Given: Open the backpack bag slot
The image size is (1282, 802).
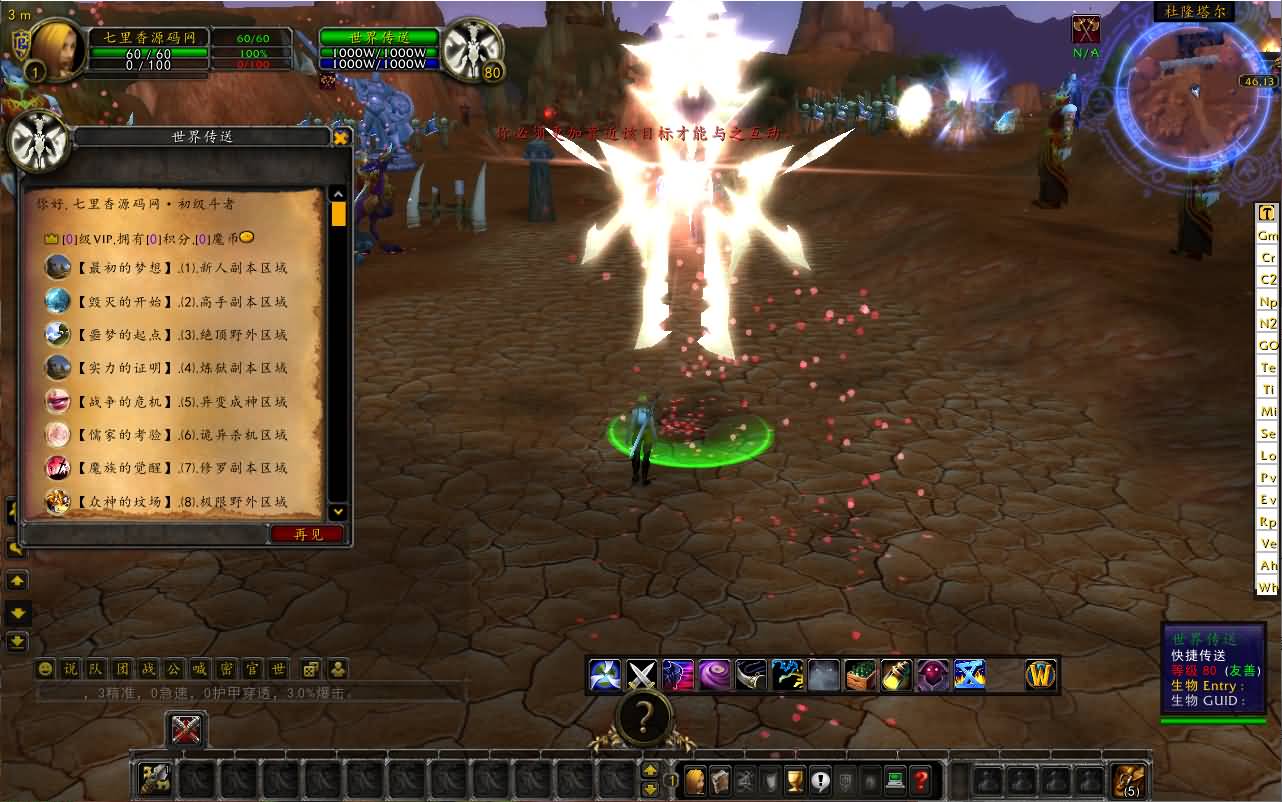Looking at the screenshot, I should pyautogui.click(x=1129, y=780).
